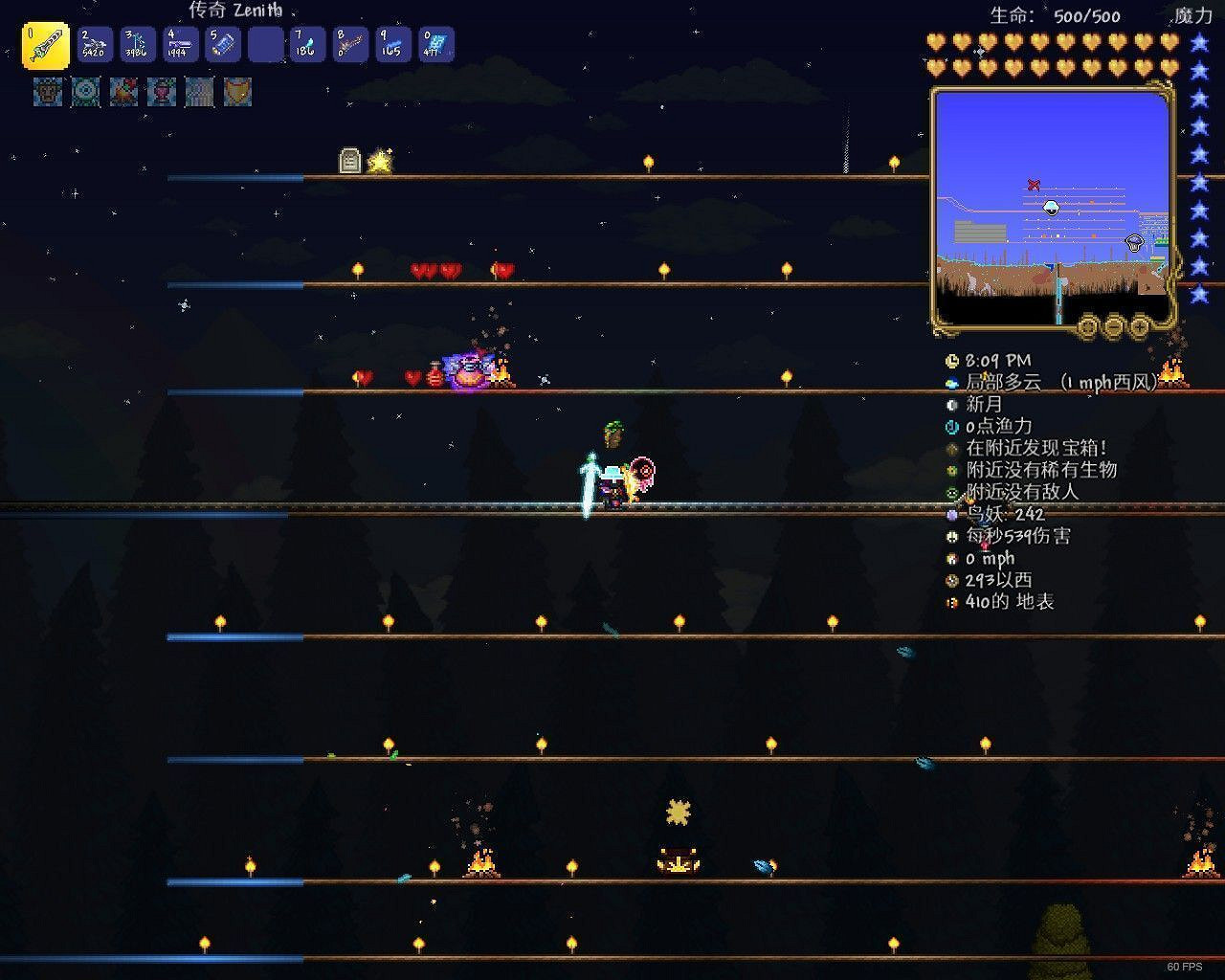Click the depth meter icon beside 410
Image resolution: width=1225 pixels, height=980 pixels.
tap(951, 603)
